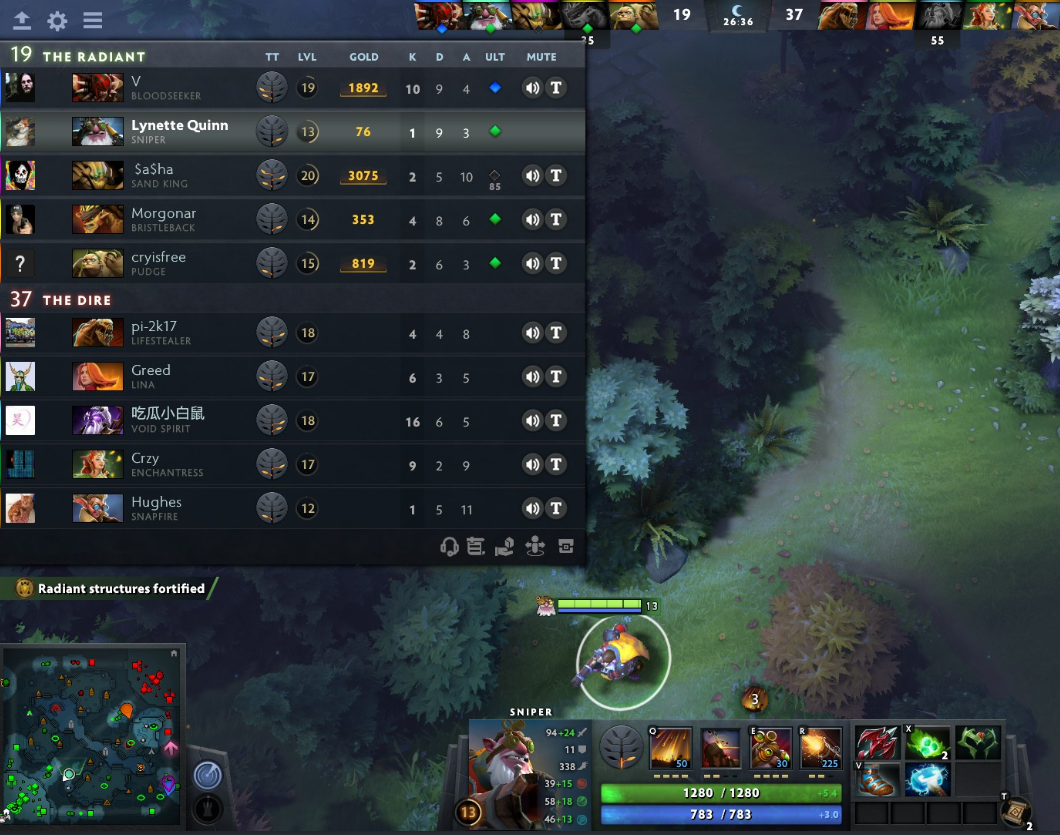
Task: Open Sniper's talent tree beside the abilities
Action: [x=621, y=747]
